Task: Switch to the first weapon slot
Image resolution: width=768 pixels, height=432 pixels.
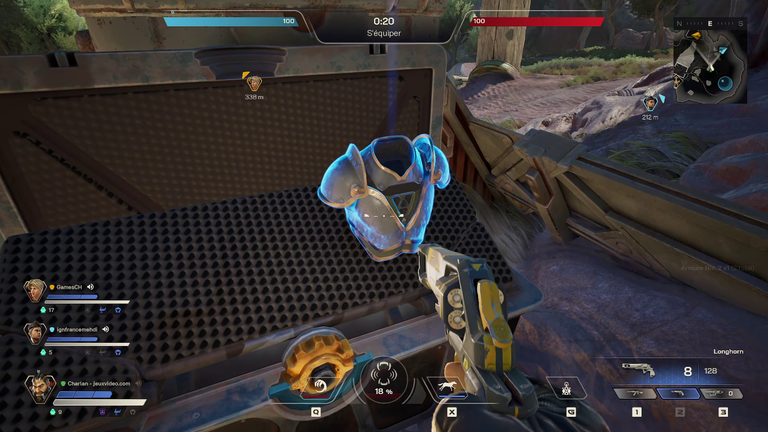Action: point(637,392)
